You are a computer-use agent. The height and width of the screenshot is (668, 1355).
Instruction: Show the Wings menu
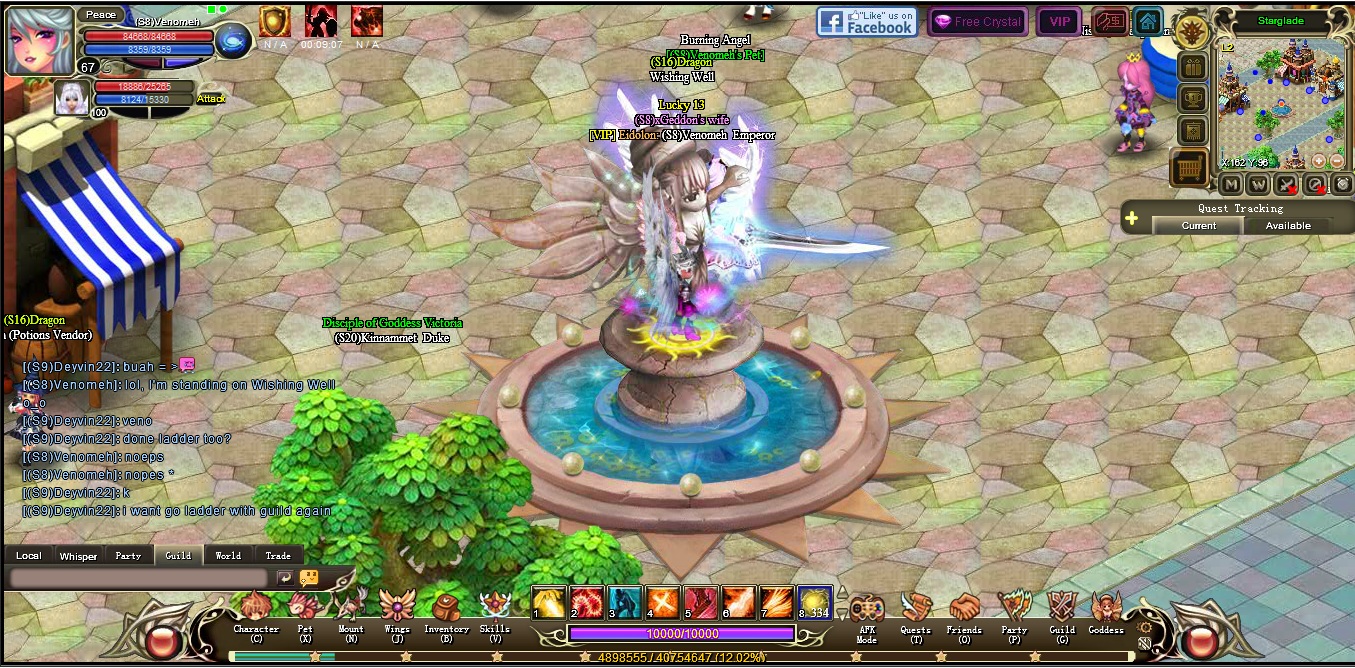tap(397, 612)
